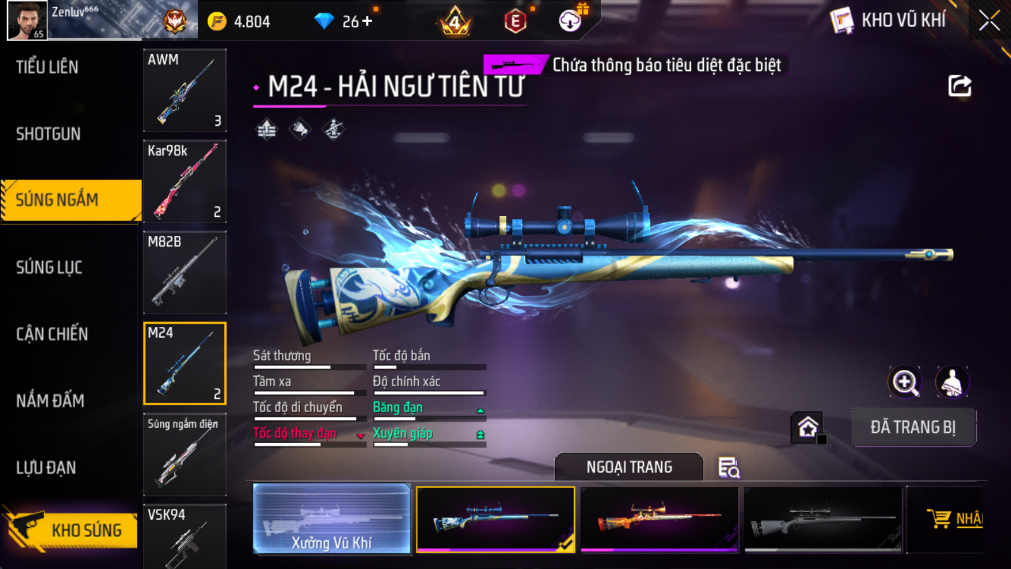This screenshot has height=569, width=1011.
Task: Select the orange M24 skin
Action: (659, 519)
